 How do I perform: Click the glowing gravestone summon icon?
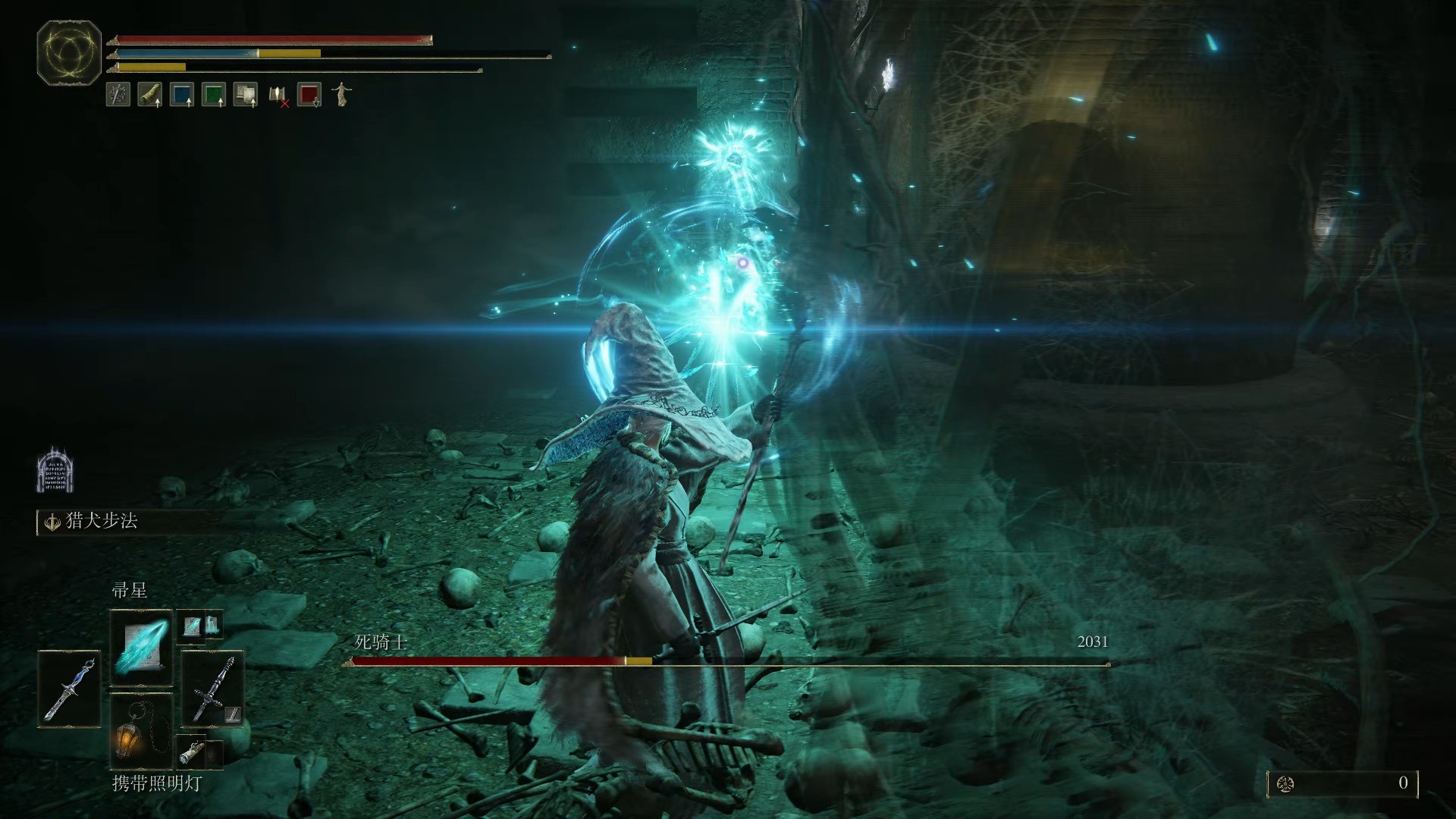coord(55,470)
